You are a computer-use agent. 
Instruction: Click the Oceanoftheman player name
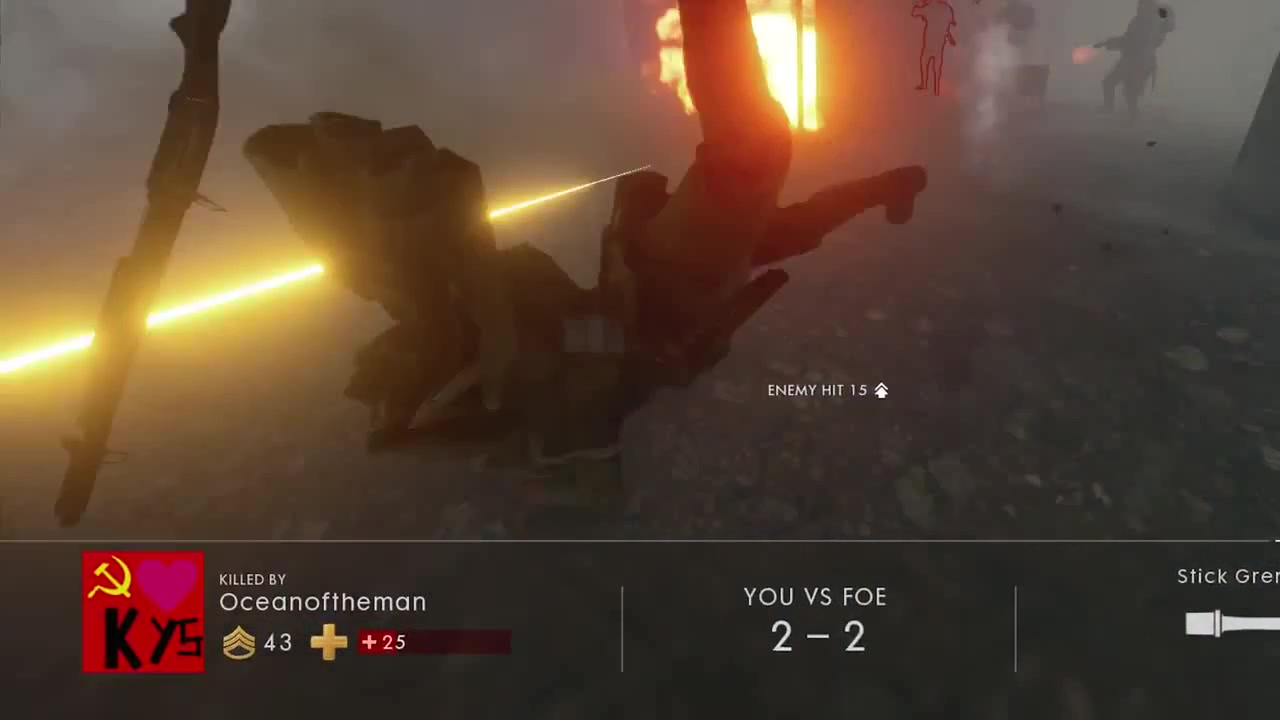coord(322,602)
